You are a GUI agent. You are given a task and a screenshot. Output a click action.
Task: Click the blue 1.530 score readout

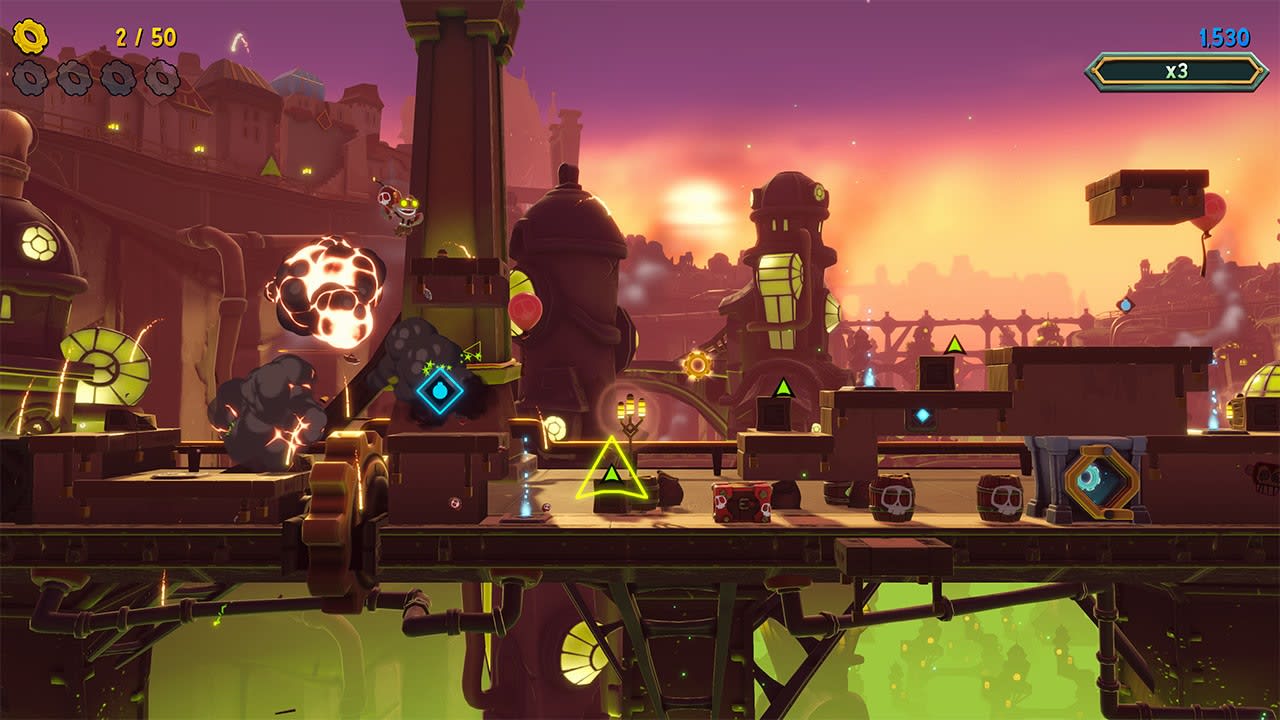point(1225,35)
